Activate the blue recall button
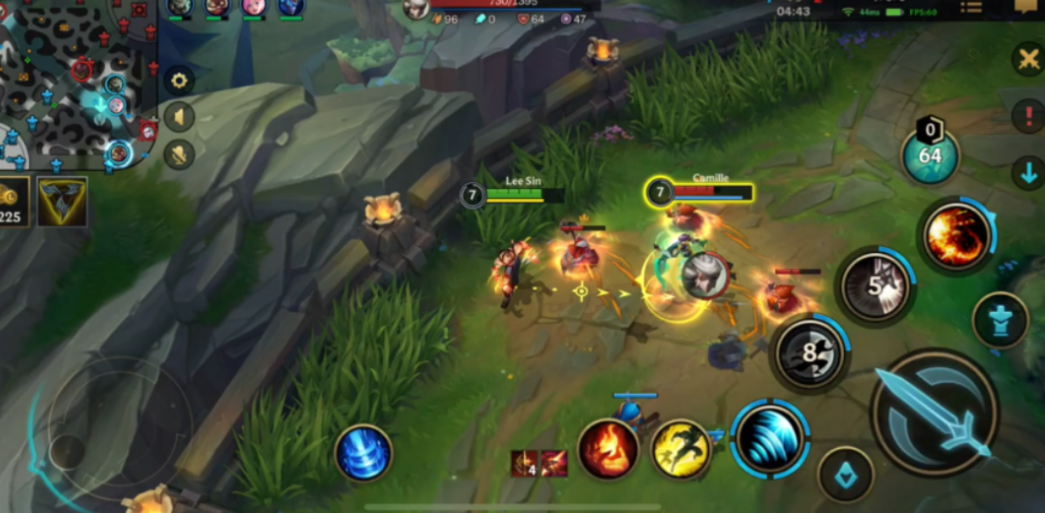The width and height of the screenshot is (1045, 513). (x=363, y=453)
